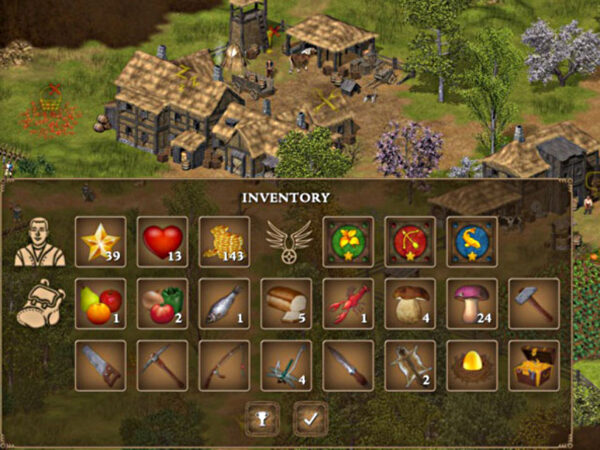This screenshot has width=600, height=450.
Task: Confirm with the checkmark button
Action: click(x=311, y=418)
